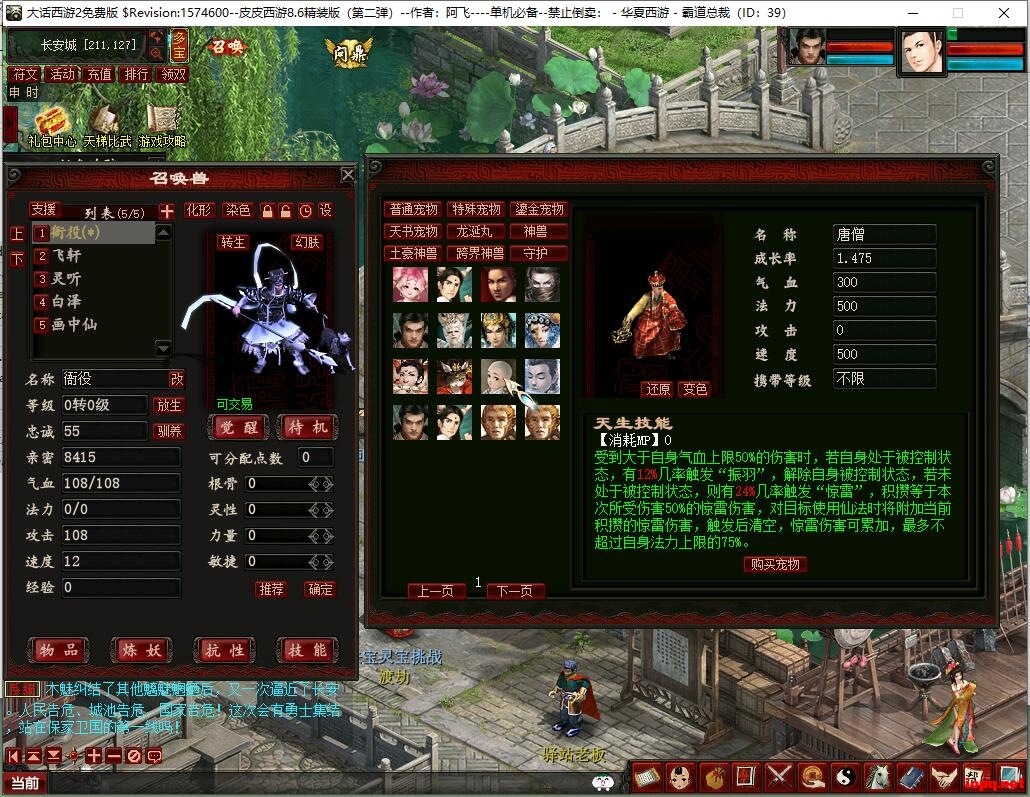Viewport: 1030px width, 797px height.
Task: Click the 觉醒 awaken button
Action: tap(240, 427)
